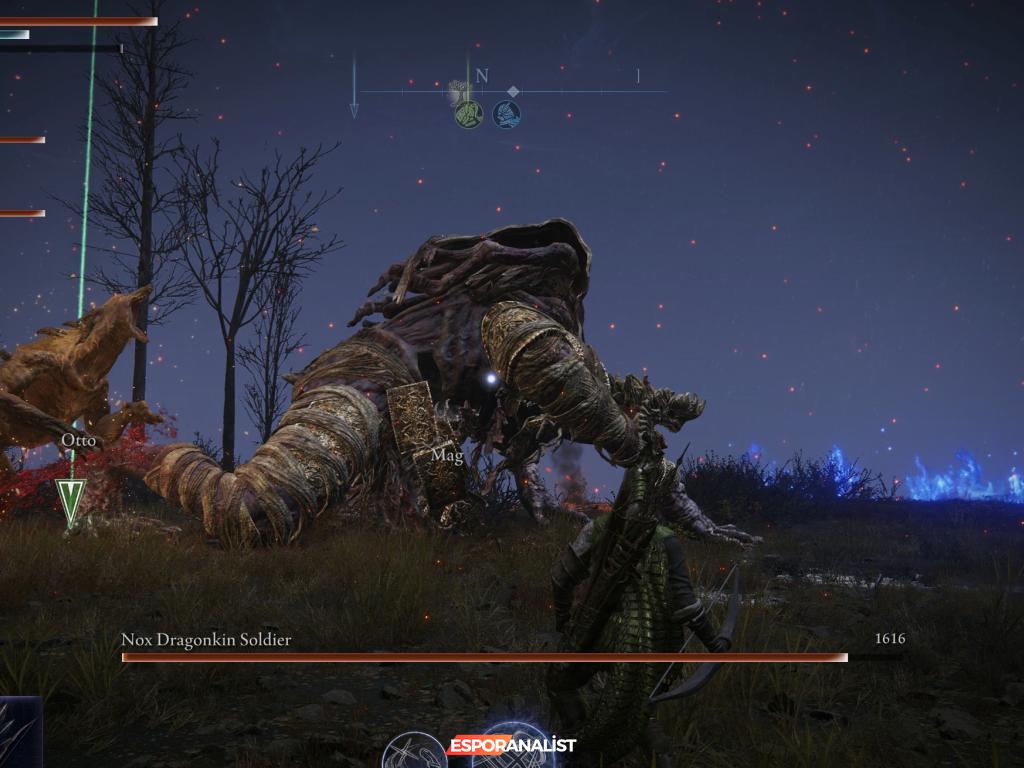Select the diamond marker on the compass bar
This screenshot has height=768, width=1024.
point(513,91)
